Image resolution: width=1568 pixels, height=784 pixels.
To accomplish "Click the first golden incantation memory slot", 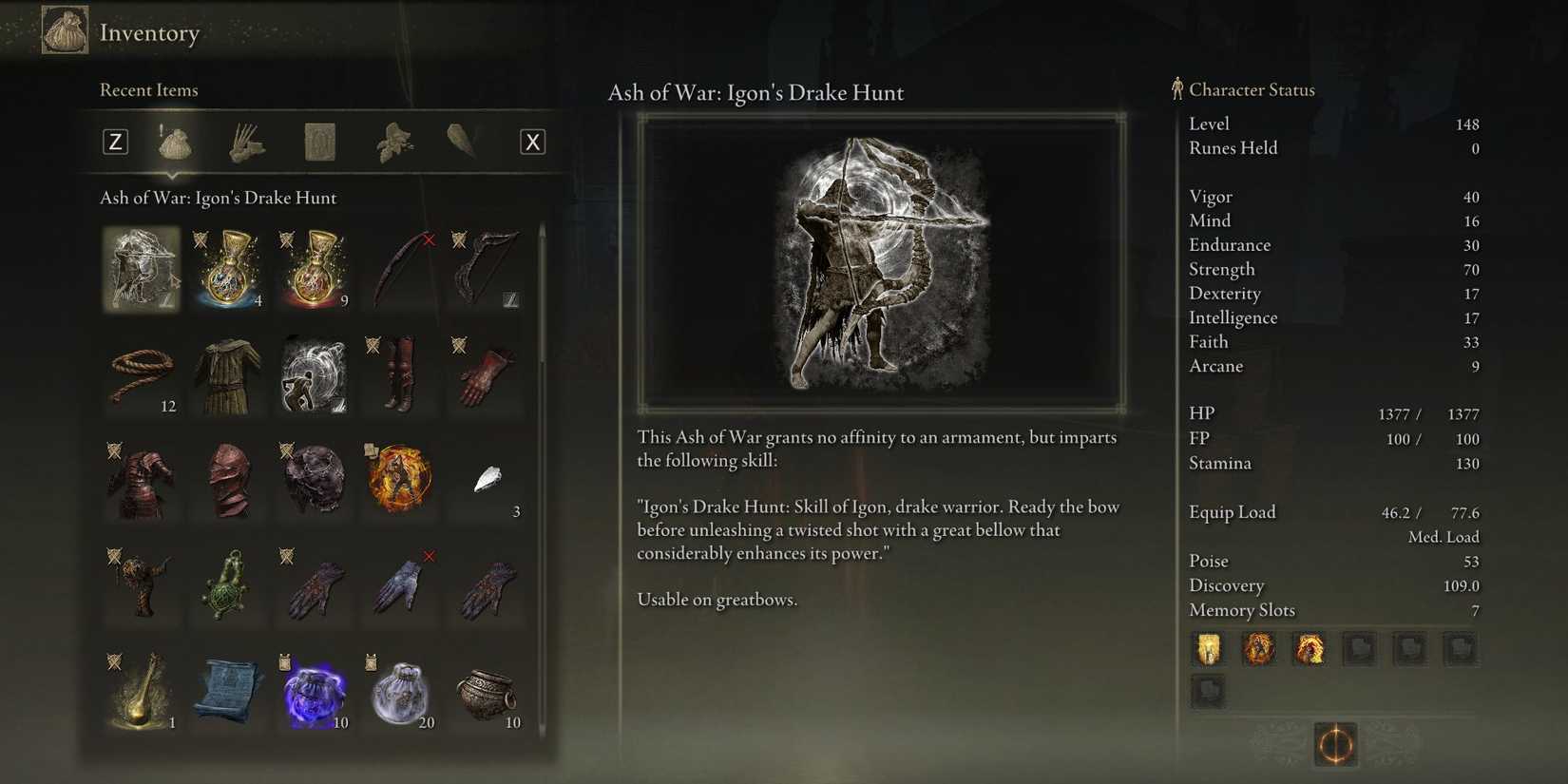I will (1208, 649).
